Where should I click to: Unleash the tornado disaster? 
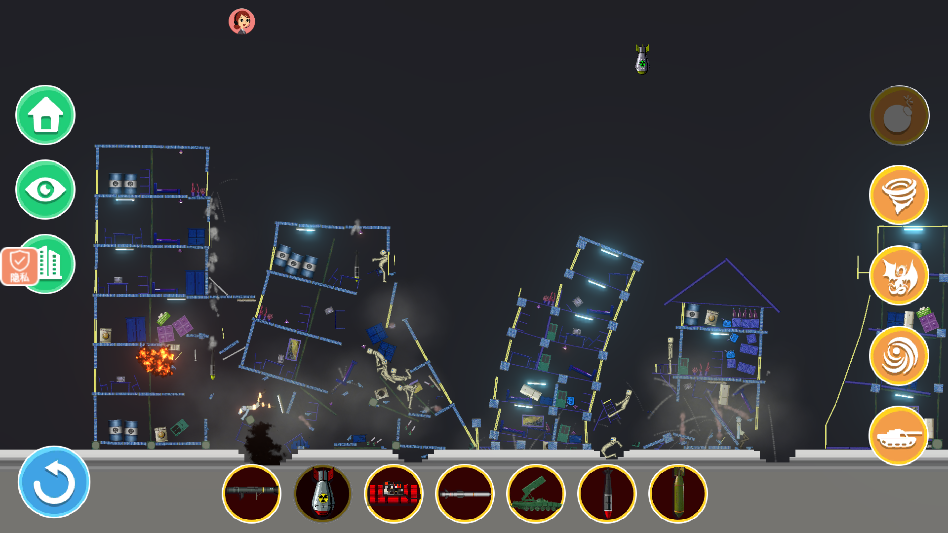pos(899,195)
